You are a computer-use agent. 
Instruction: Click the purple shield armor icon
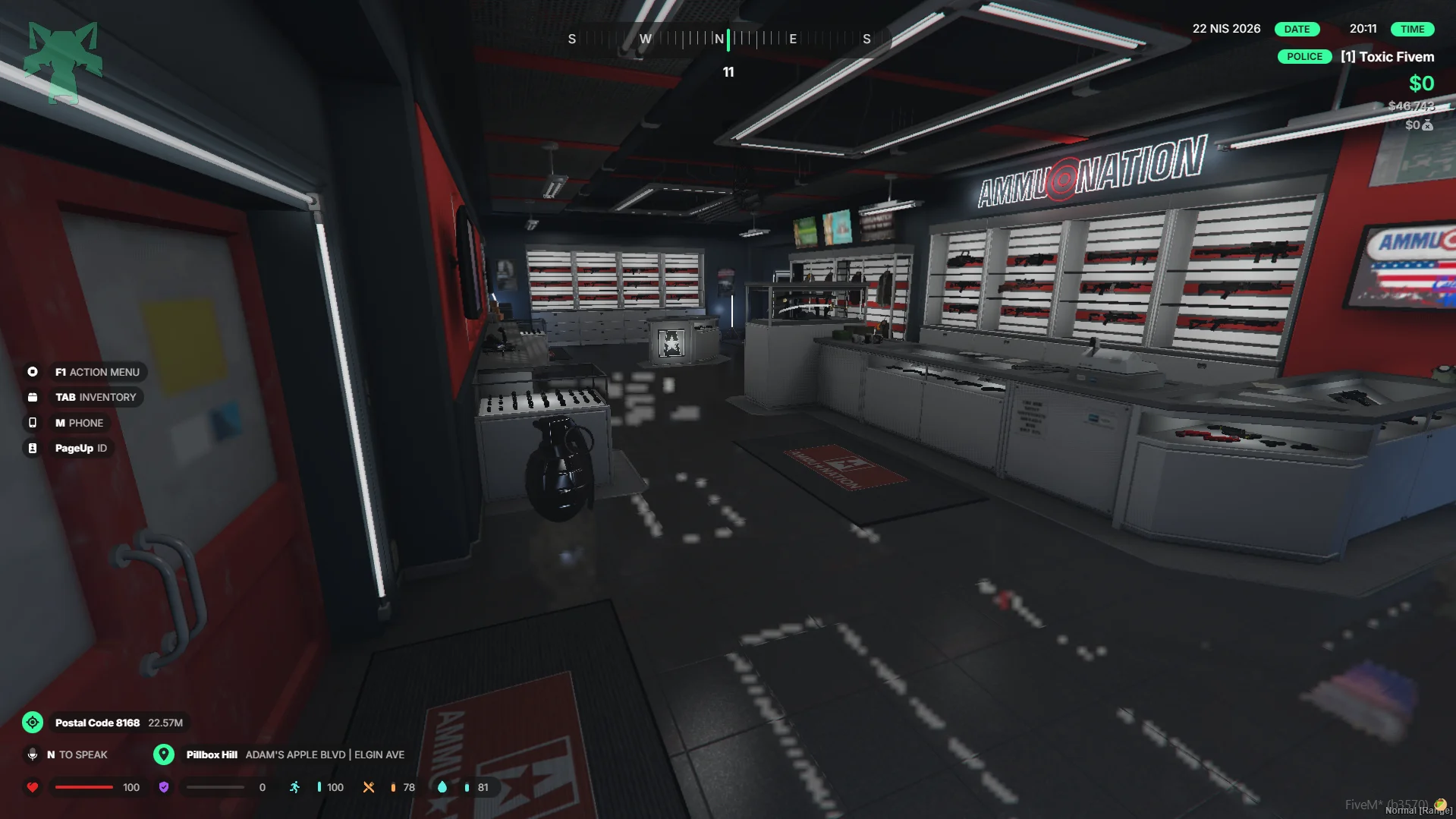pyautogui.click(x=164, y=787)
